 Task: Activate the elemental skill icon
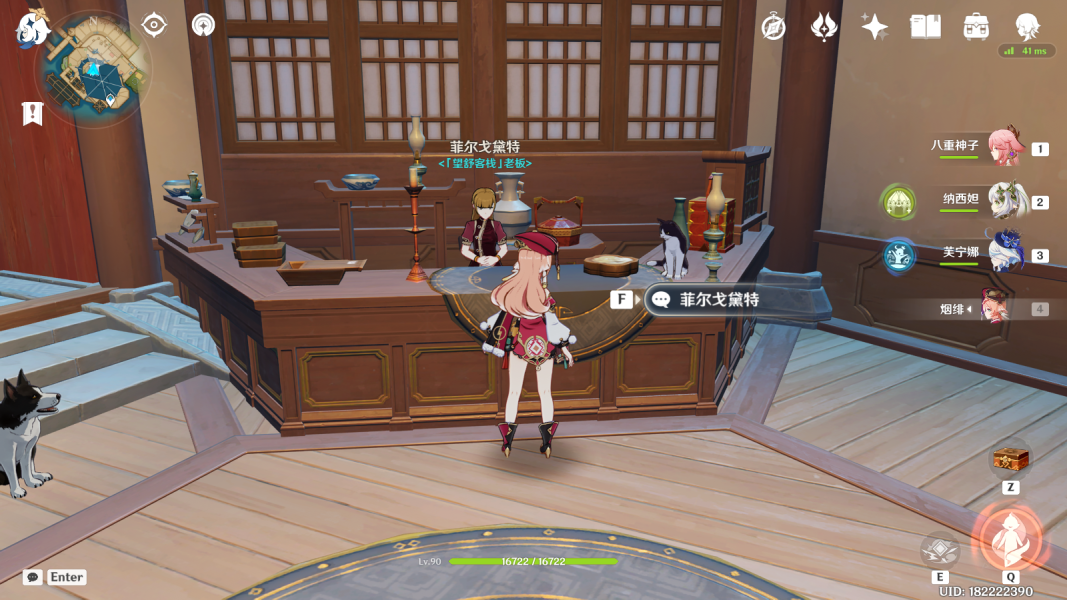(940, 551)
